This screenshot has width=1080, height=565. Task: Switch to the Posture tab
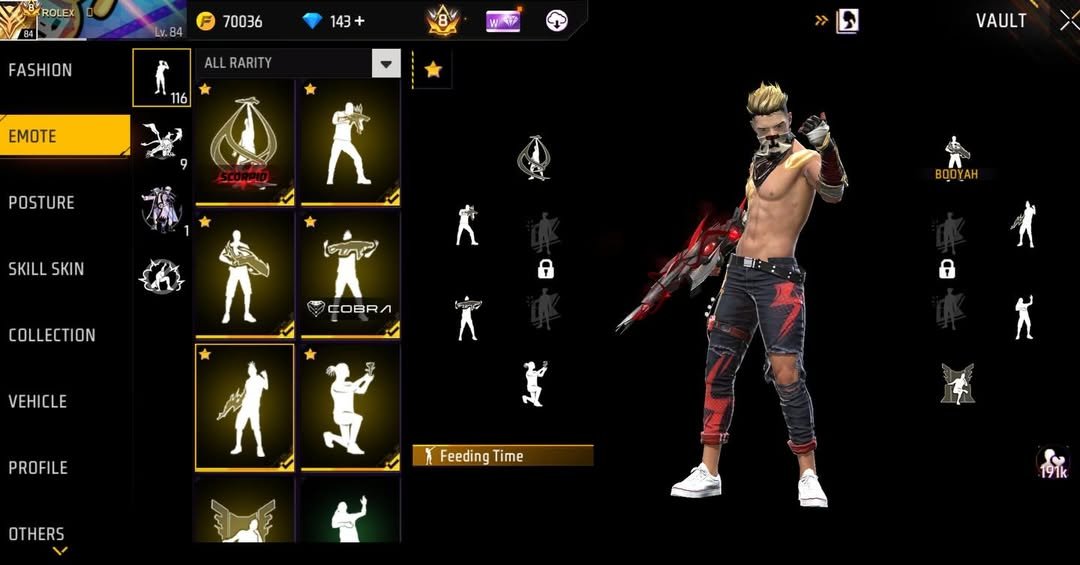42,203
